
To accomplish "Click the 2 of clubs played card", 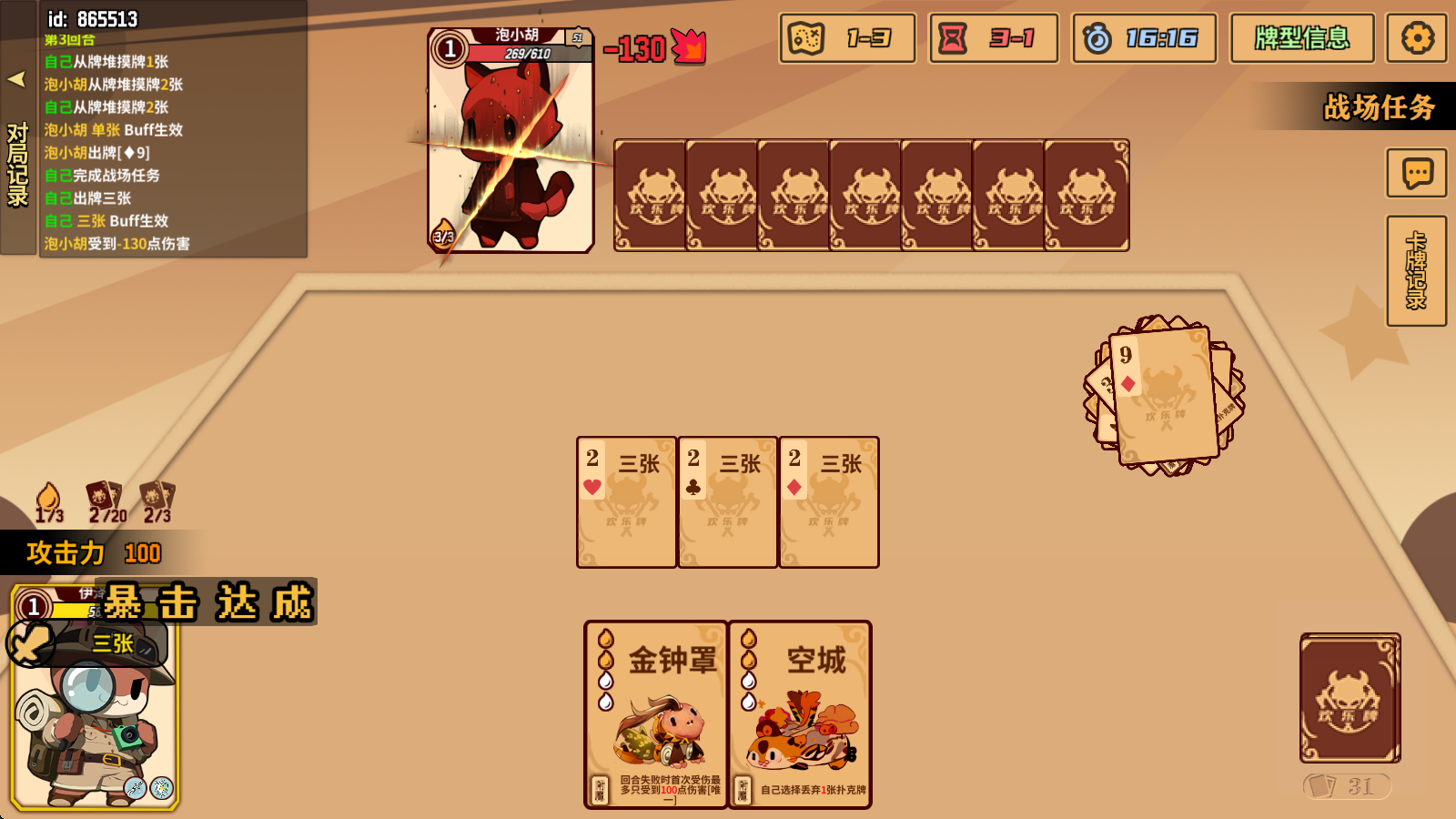I will pyautogui.click(x=727, y=502).
